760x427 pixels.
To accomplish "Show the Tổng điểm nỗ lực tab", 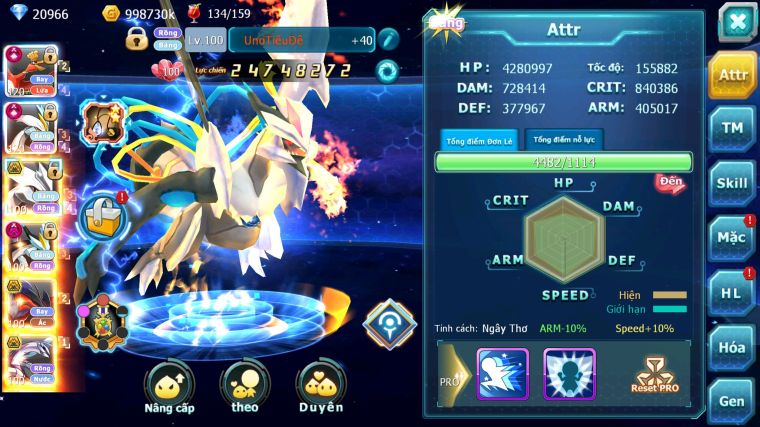I will tap(564, 140).
